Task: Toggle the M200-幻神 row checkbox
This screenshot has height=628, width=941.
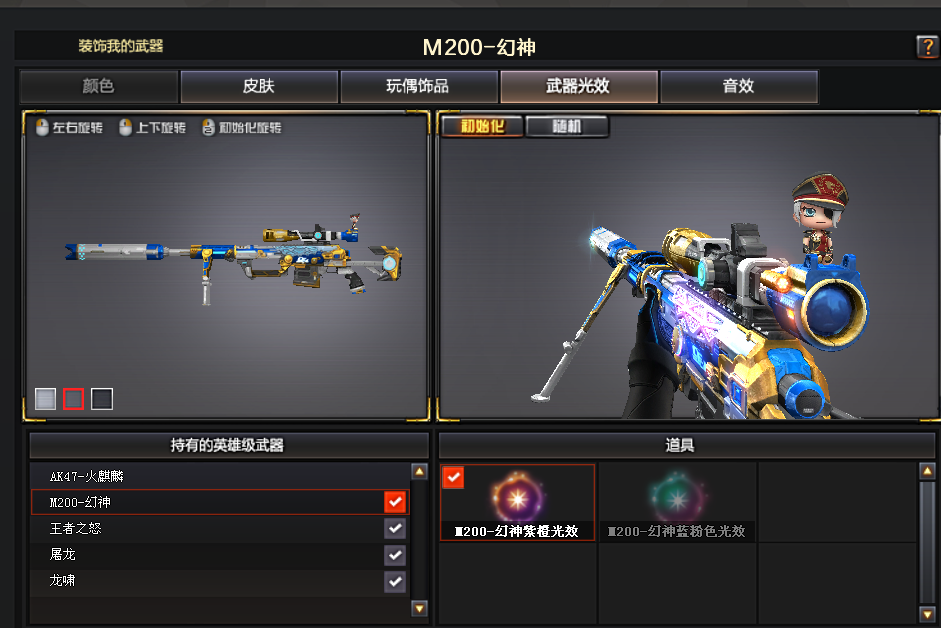Action: click(395, 502)
